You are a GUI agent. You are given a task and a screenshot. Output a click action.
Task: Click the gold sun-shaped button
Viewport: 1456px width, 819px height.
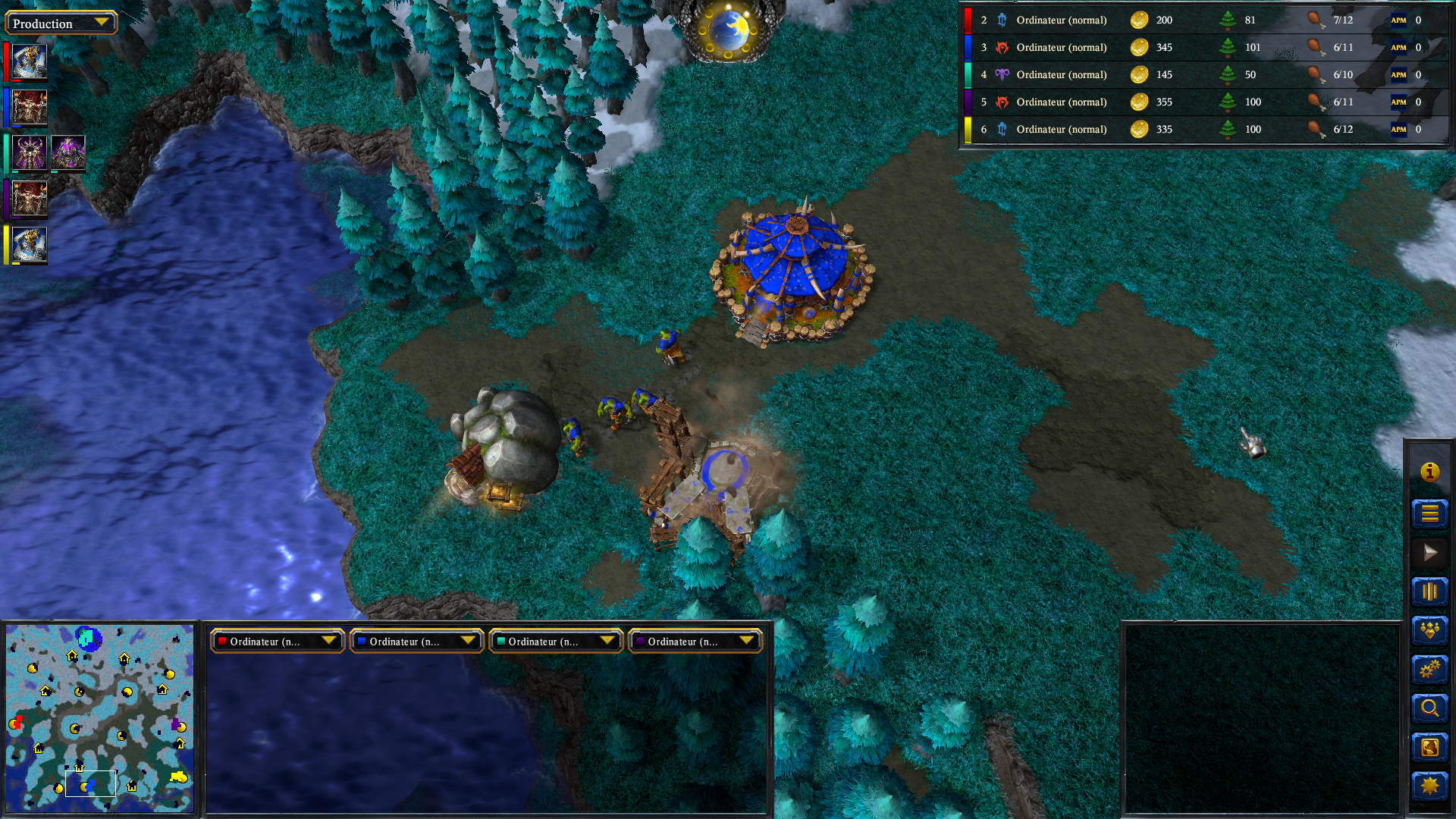1429,786
